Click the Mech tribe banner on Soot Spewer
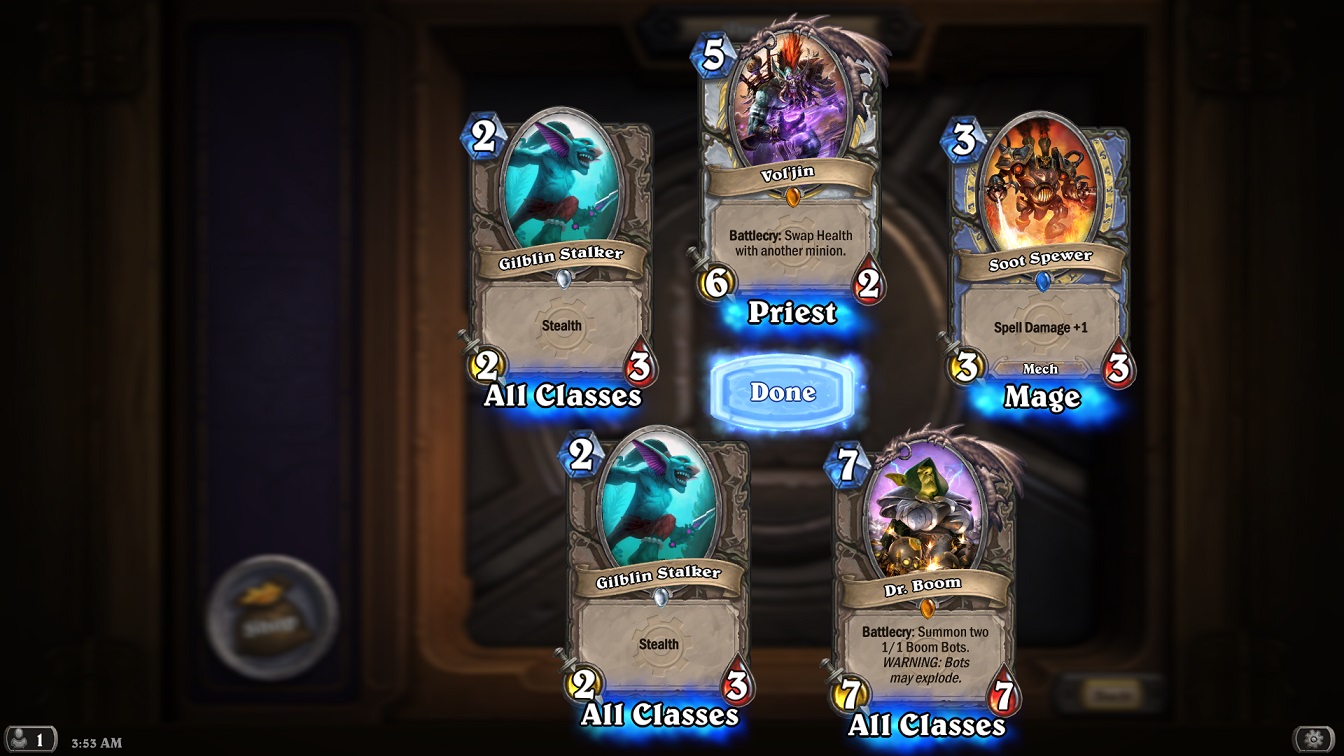This screenshot has height=756, width=1344. coord(1042,368)
